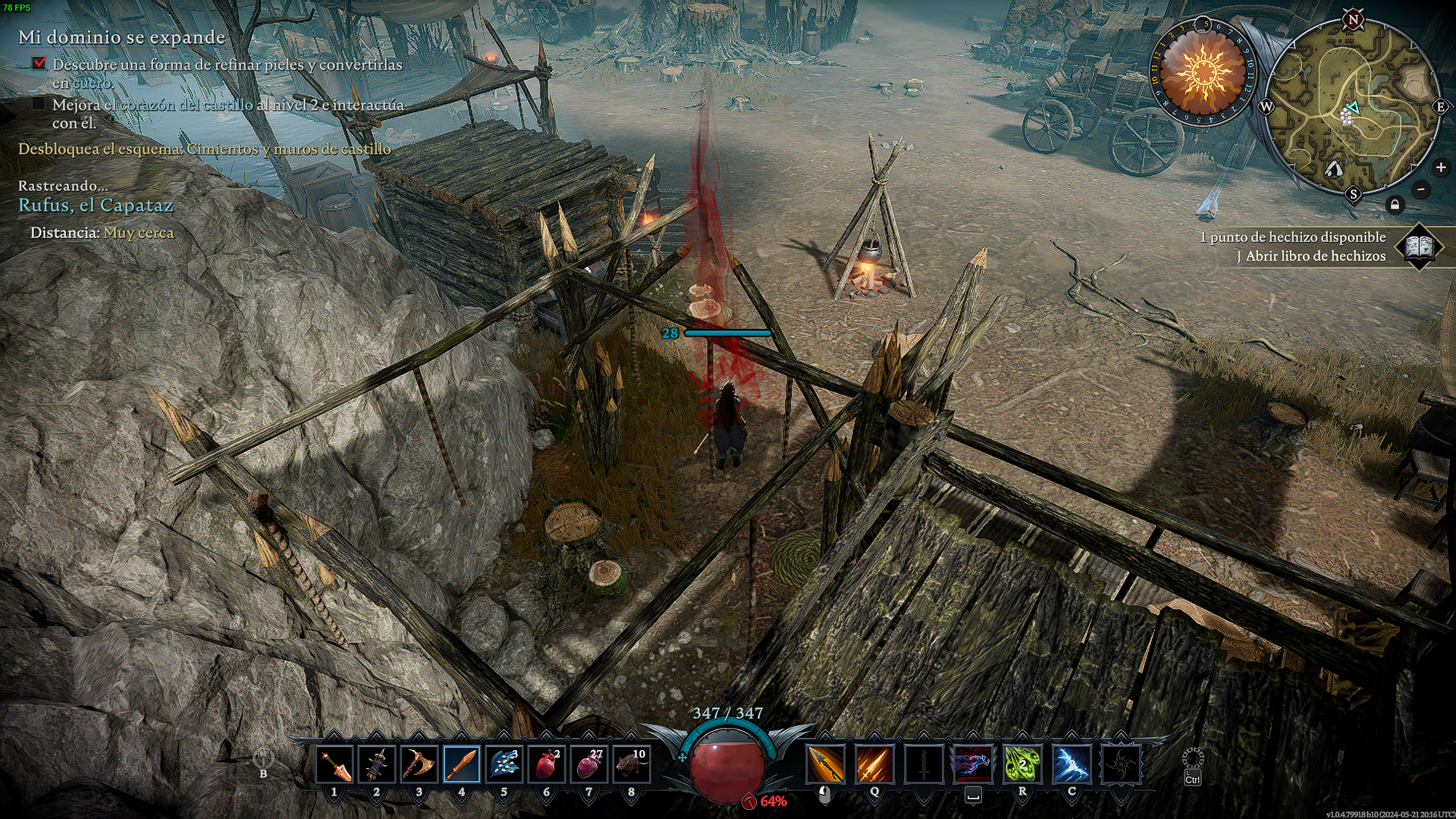This screenshot has height=819, width=1456.
Task: Activate the triple spear Q ability
Action: 874,764
